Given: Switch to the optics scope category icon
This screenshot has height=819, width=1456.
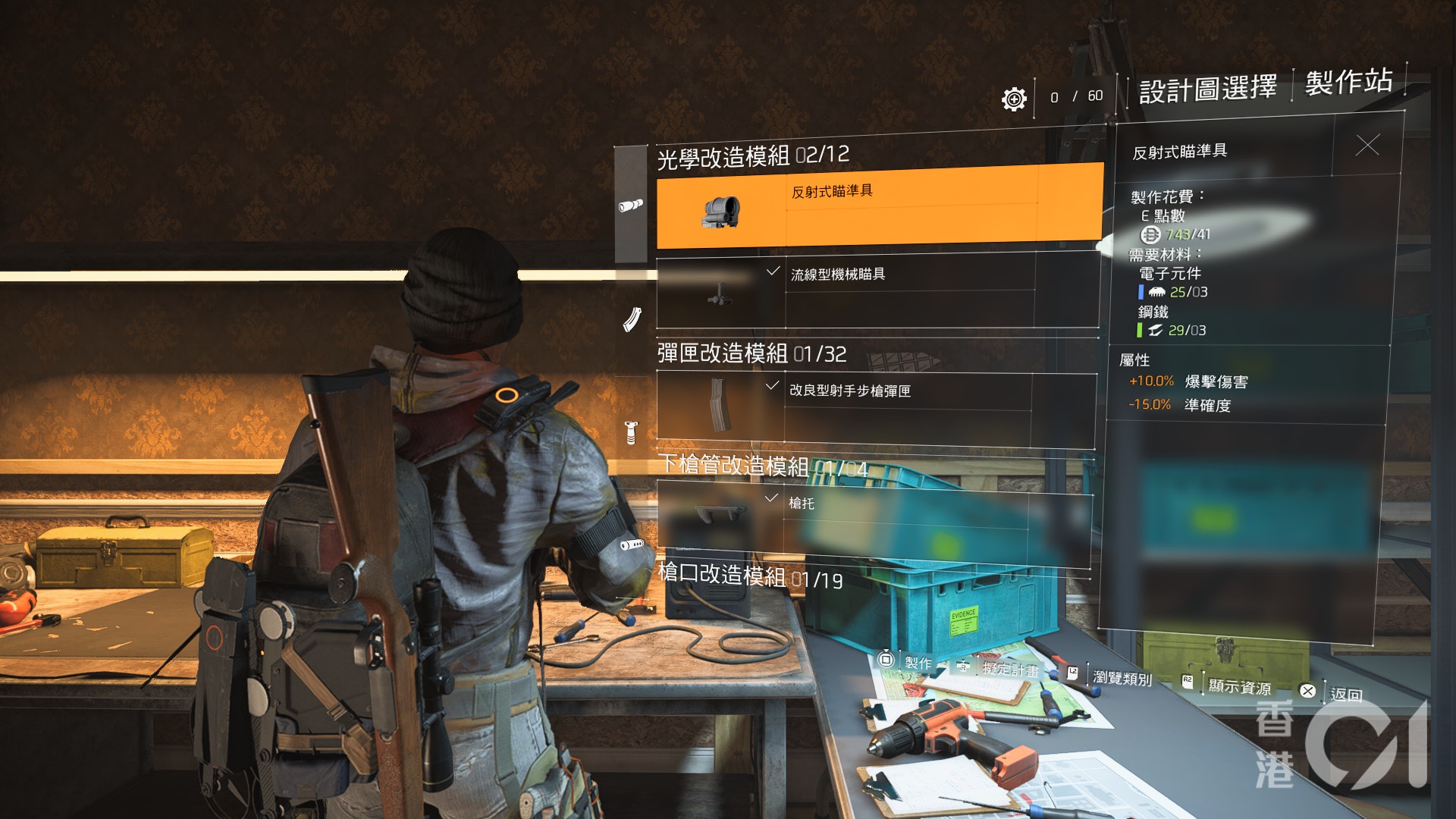Looking at the screenshot, I should 630,205.
